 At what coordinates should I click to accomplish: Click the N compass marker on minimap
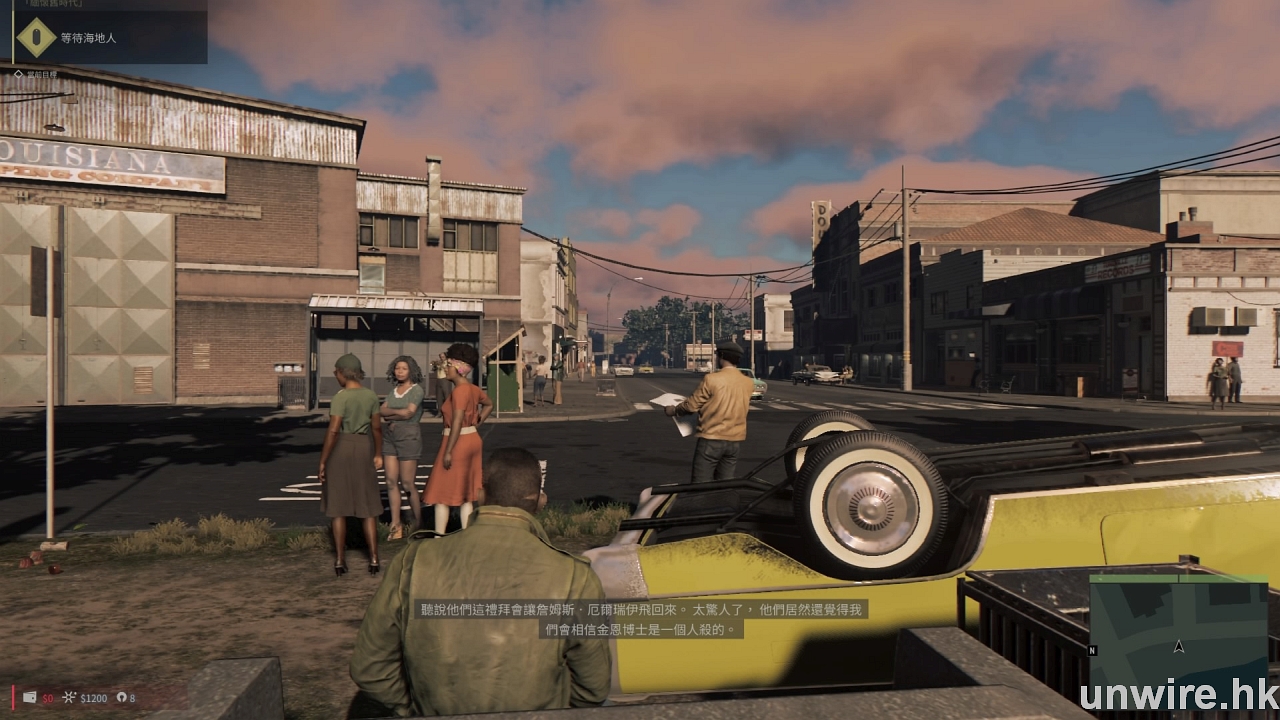(x=1092, y=650)
